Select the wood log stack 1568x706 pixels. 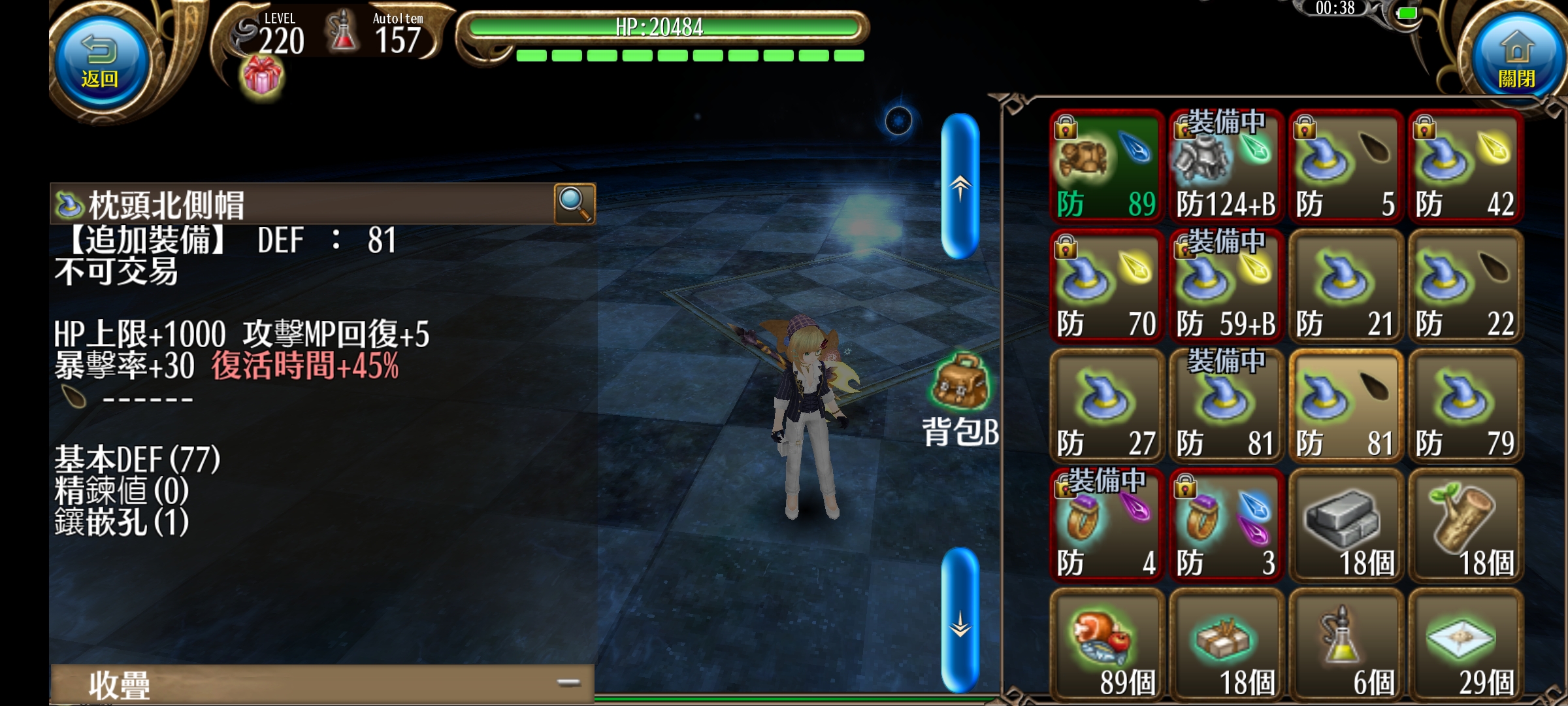(x=1465, y=525)
